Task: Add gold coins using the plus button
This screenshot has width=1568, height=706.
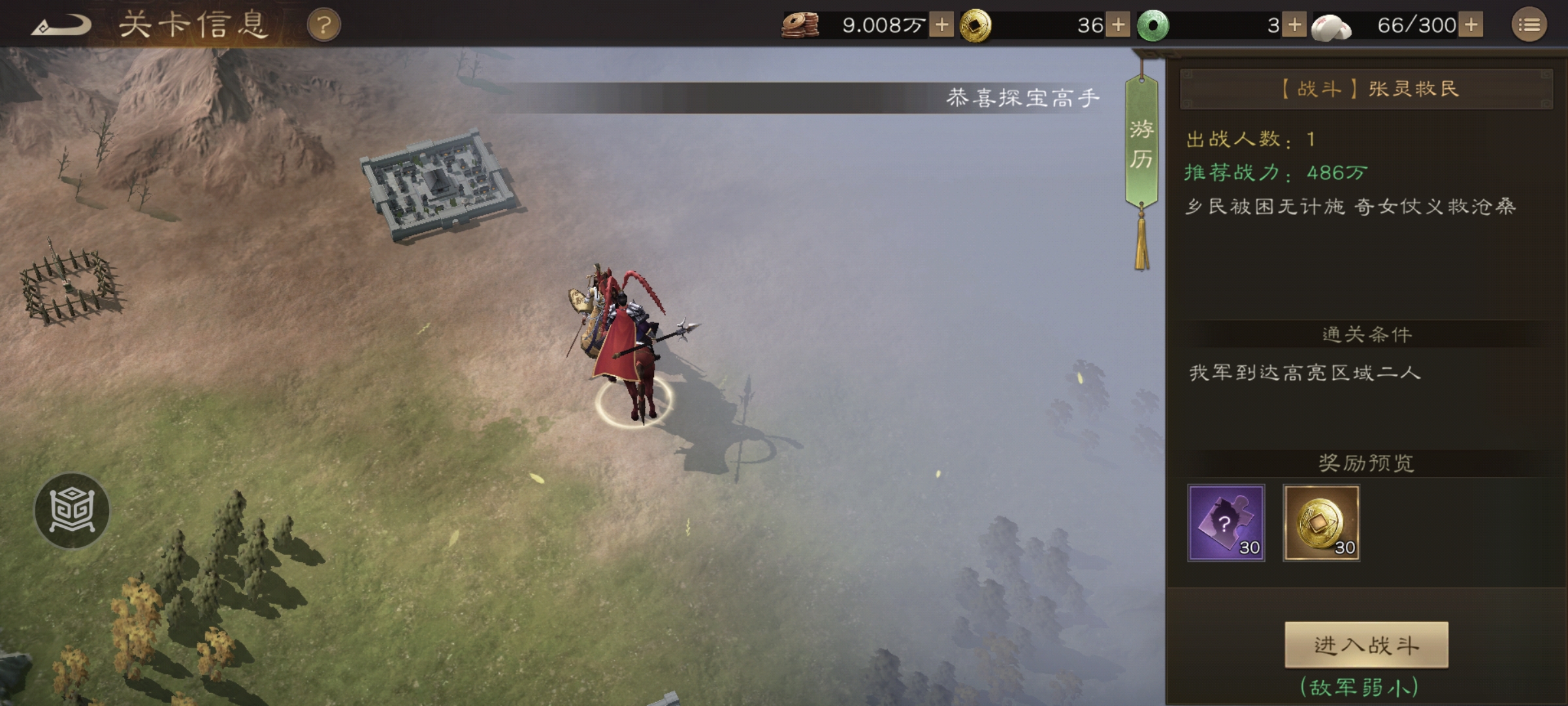Action: pos(1119,25)
